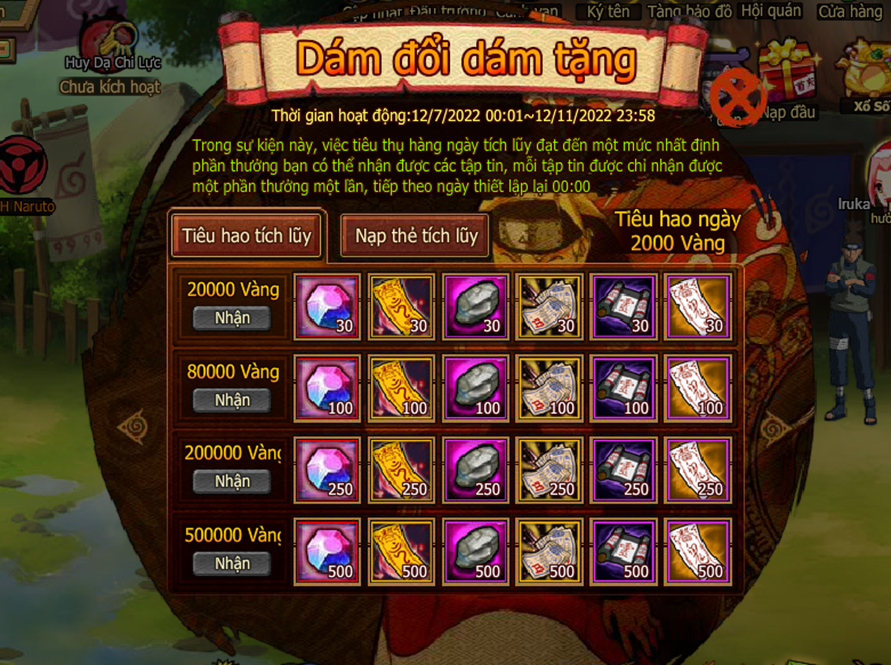Open the Cửa hàng shop menu

[851, 12]
